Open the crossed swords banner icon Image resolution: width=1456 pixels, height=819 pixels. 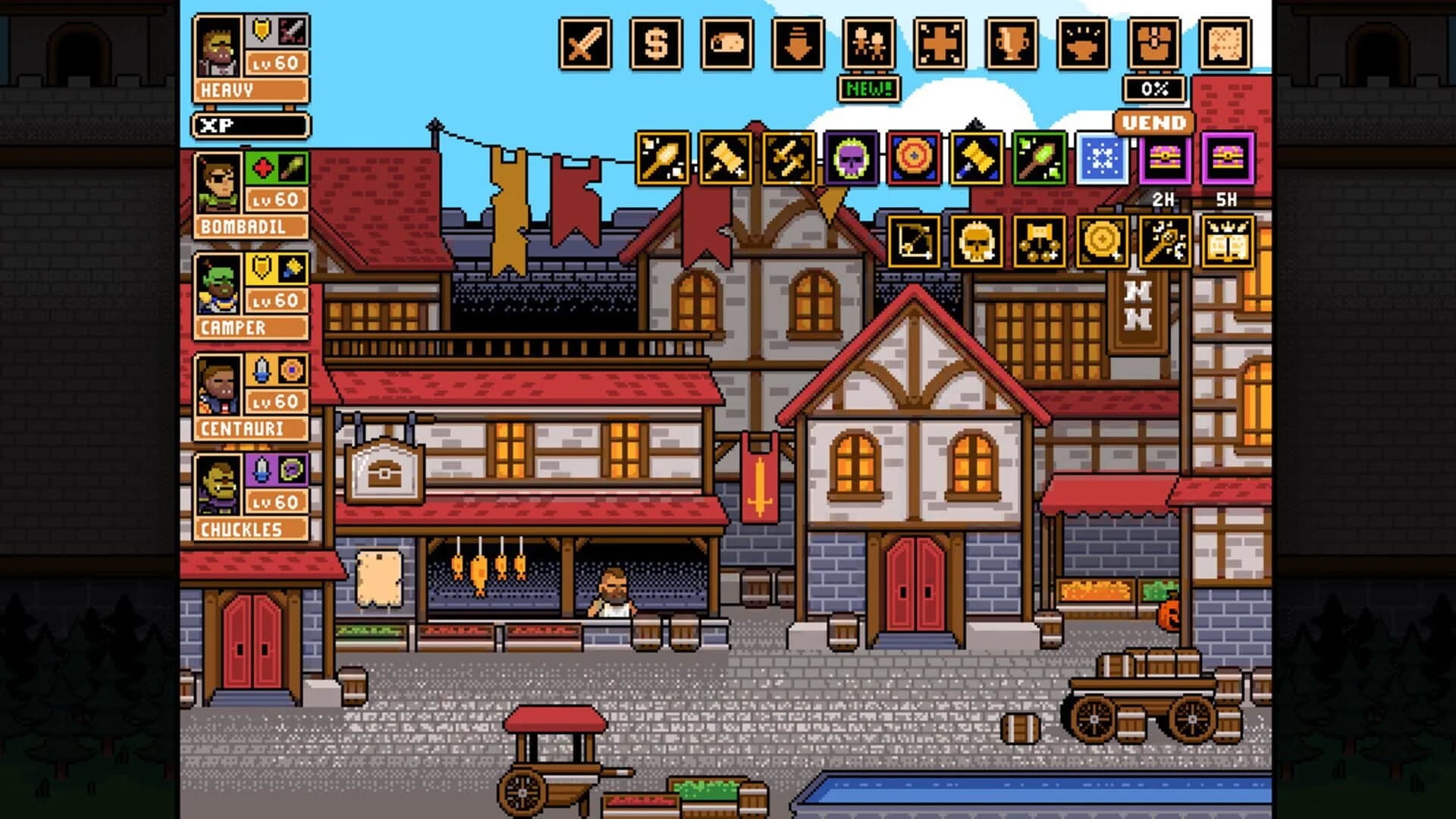785,161
